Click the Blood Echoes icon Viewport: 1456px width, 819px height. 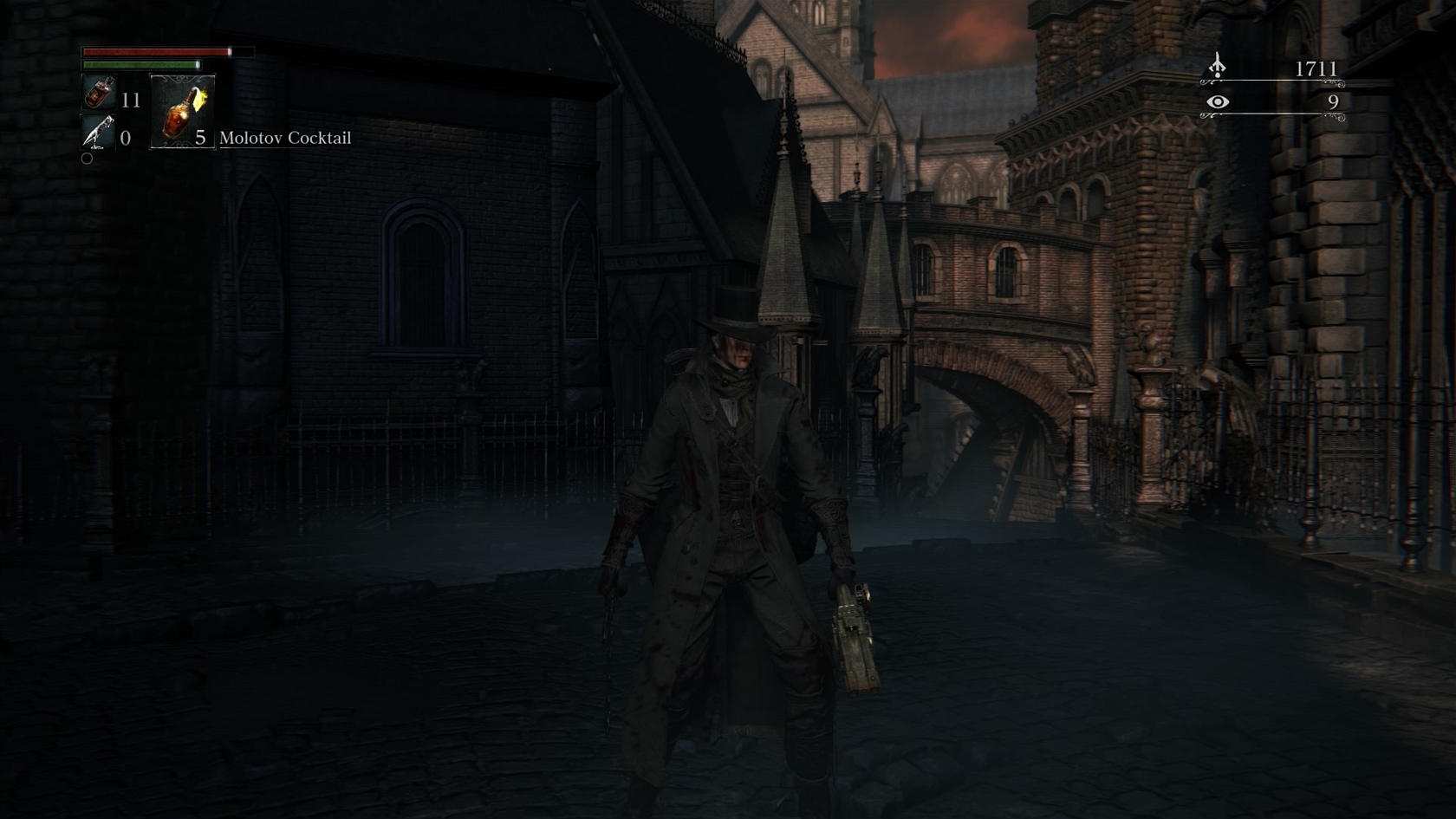coord(1218,66)
